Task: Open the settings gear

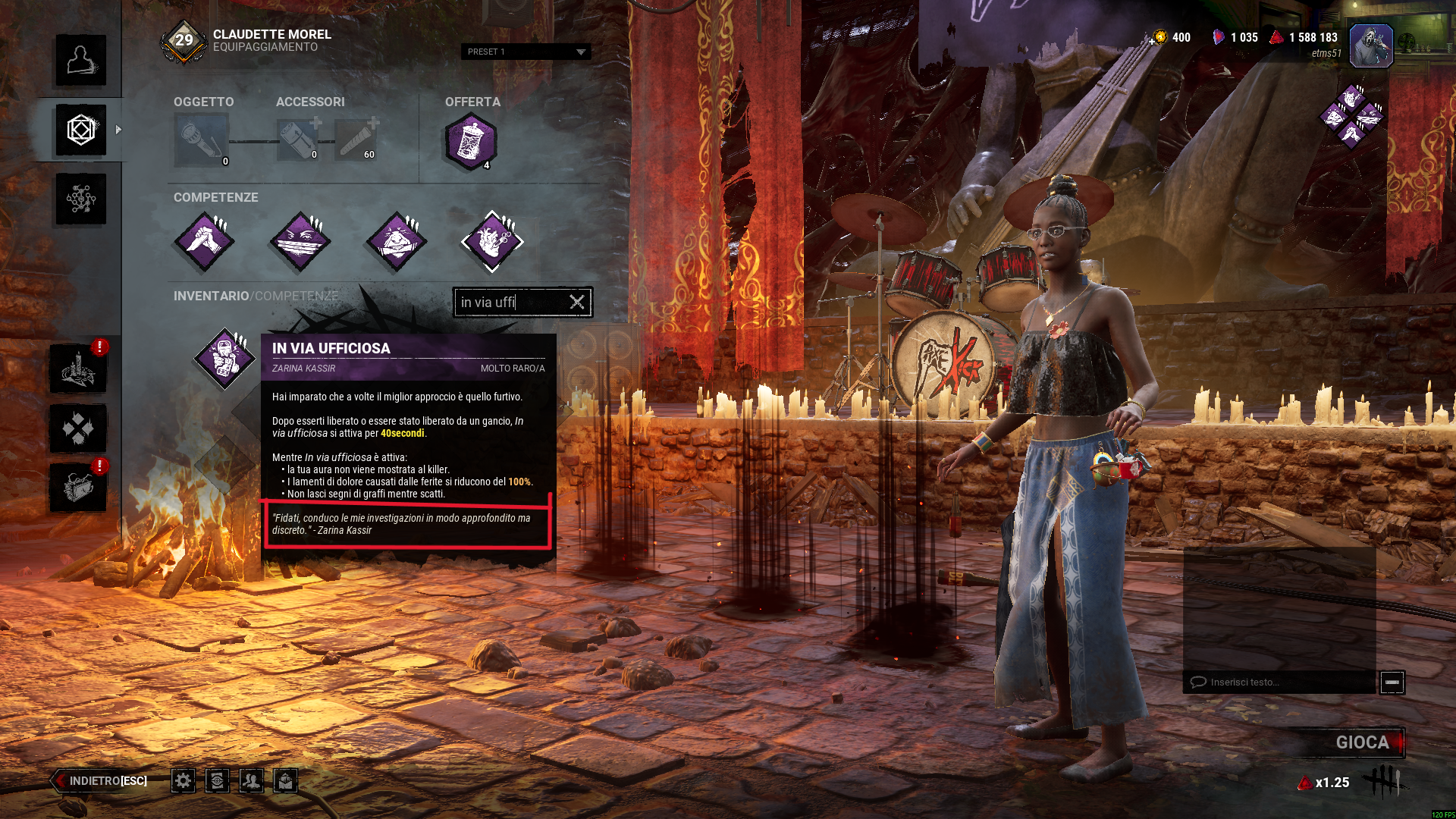Action: [183, 780]
